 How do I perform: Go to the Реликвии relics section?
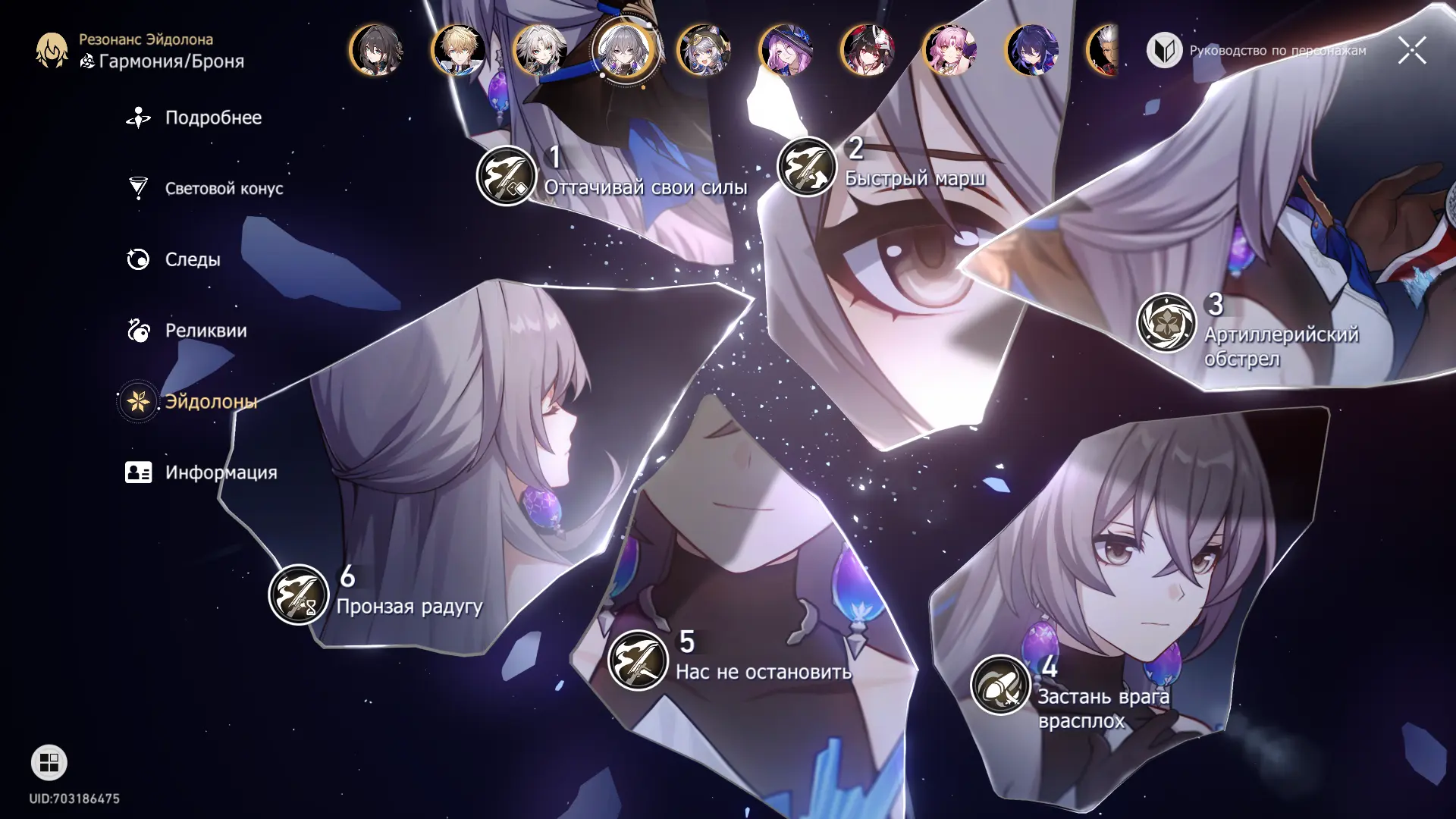[x=205, y=331]
